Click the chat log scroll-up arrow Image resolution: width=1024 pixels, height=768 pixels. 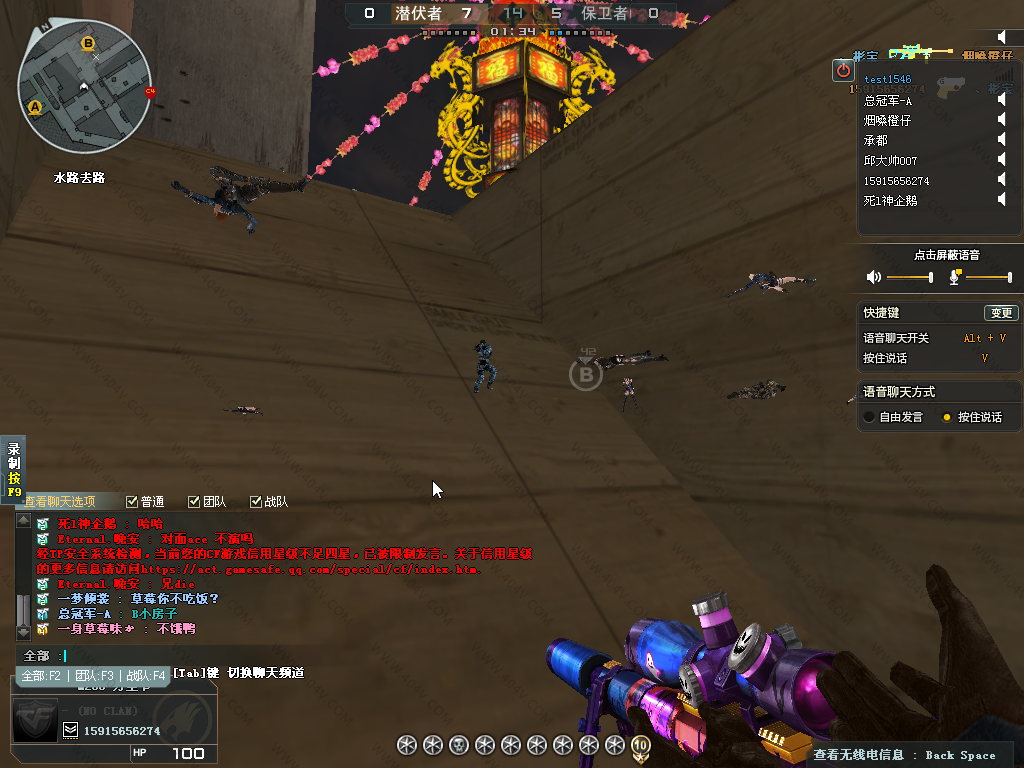tap(22, 521)
